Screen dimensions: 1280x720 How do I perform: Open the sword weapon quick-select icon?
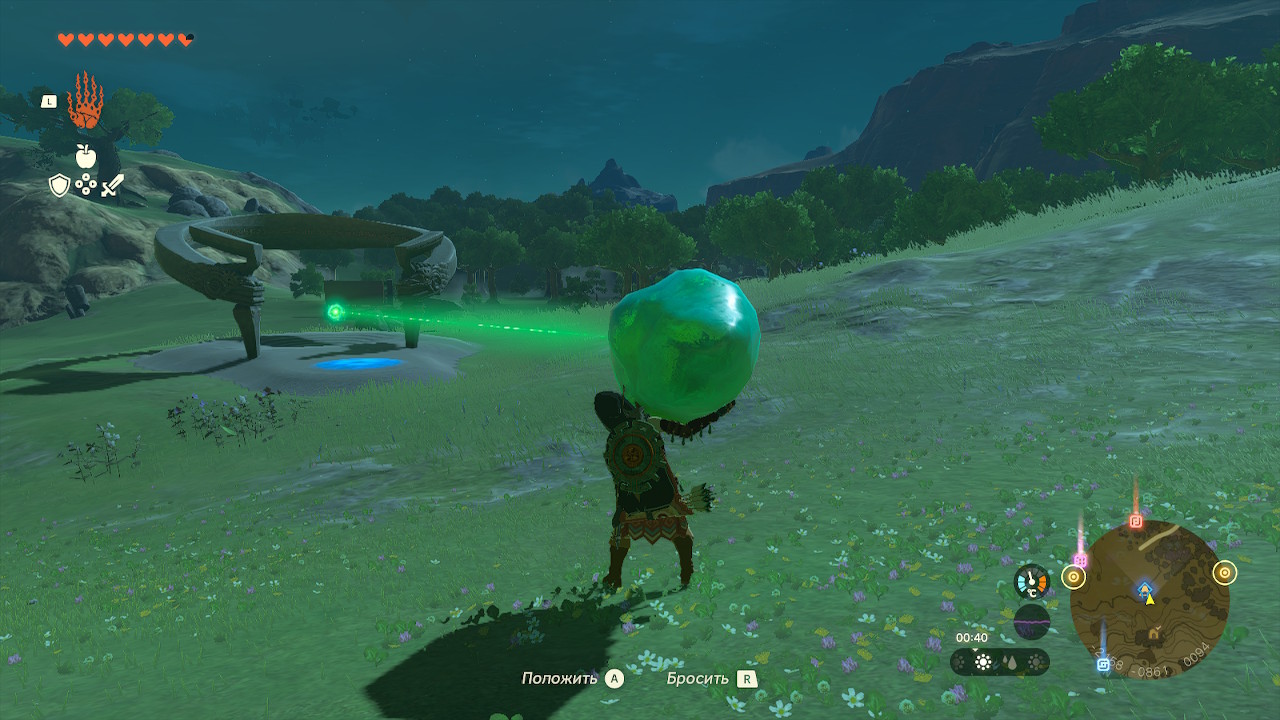112,185
